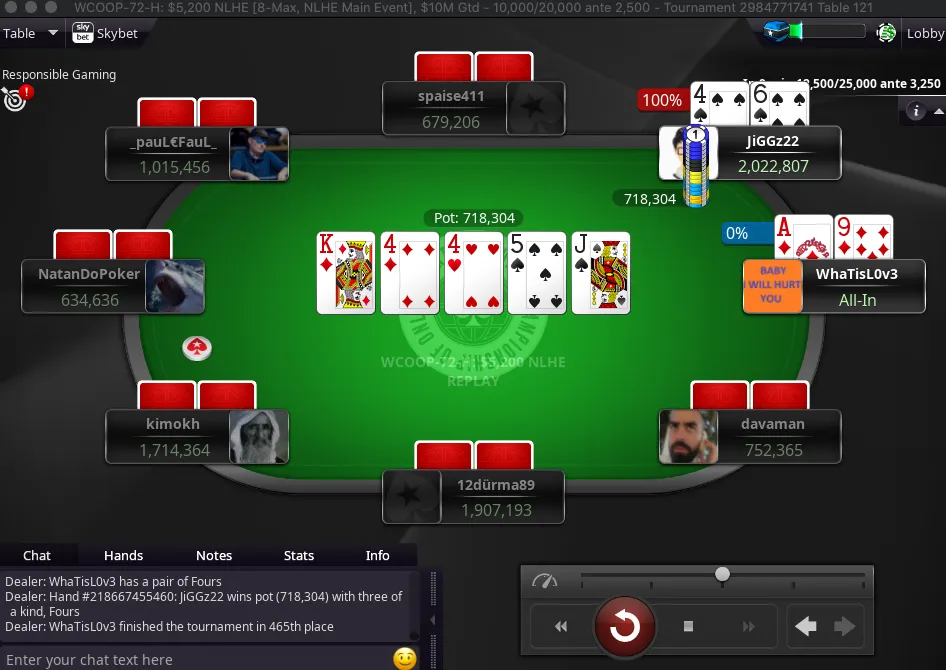Click the info panel button
The width and height of the screenshot is (946, 670).
point(915,111)
